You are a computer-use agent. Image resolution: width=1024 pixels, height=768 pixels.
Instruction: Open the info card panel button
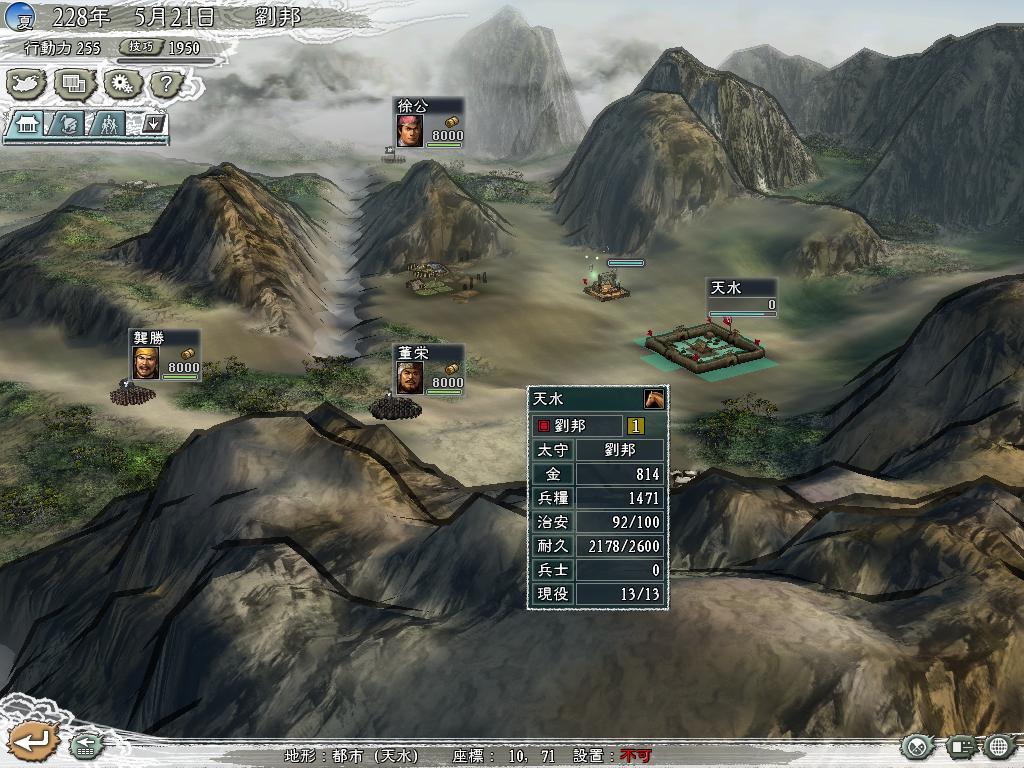pos(960,746)
